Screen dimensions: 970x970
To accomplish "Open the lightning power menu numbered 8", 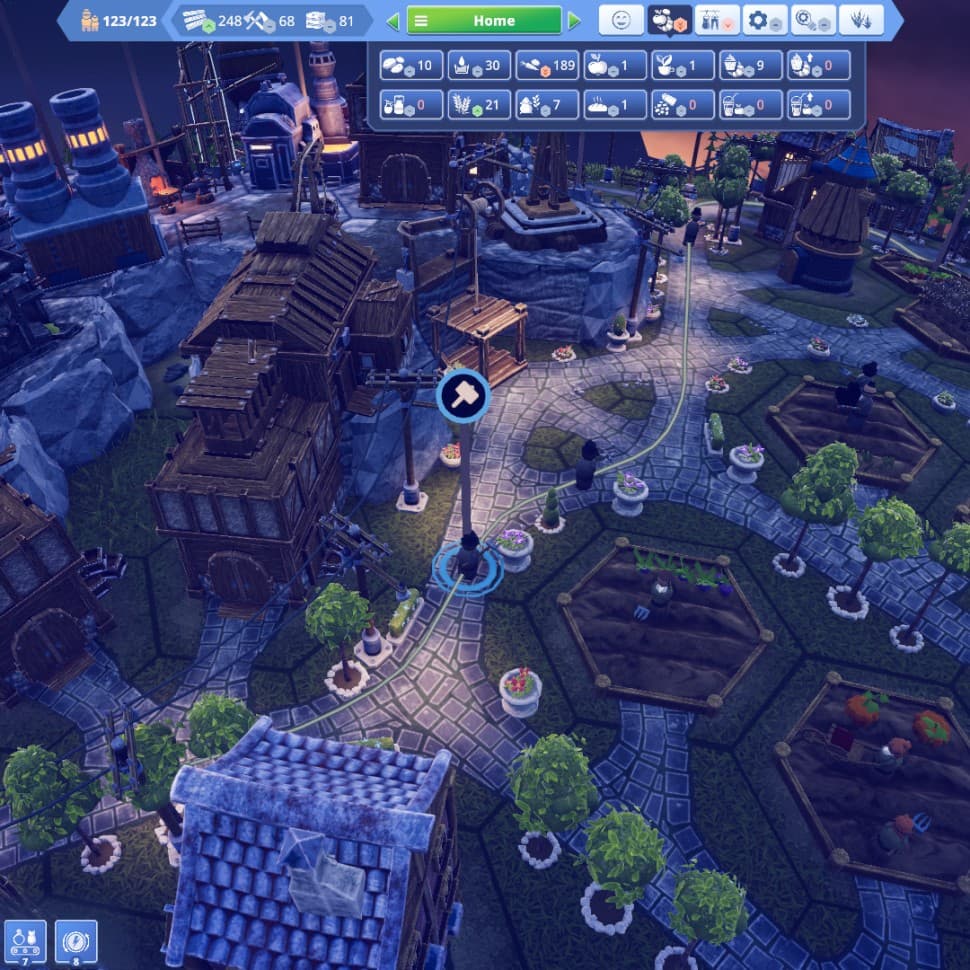I will 75,942.
